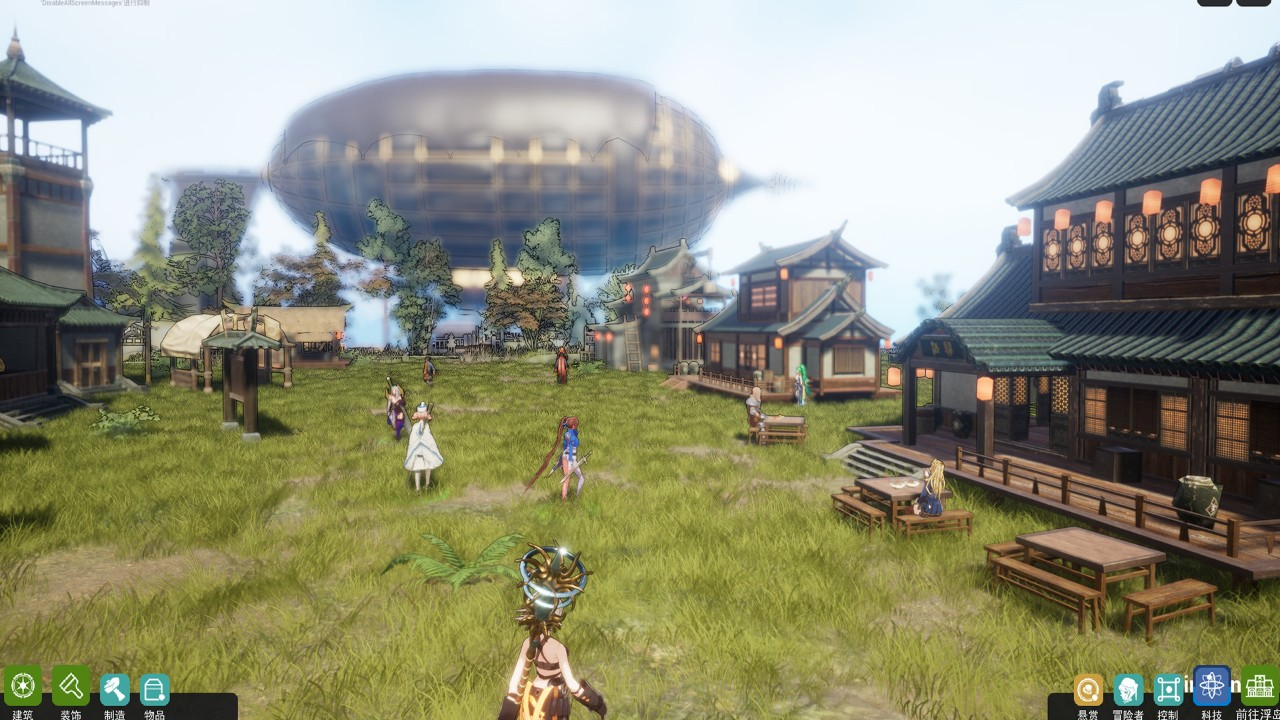Open the 科技 (Technology) tree
The width and height of the screenshot is (1280, 720).
point(1212,687)
